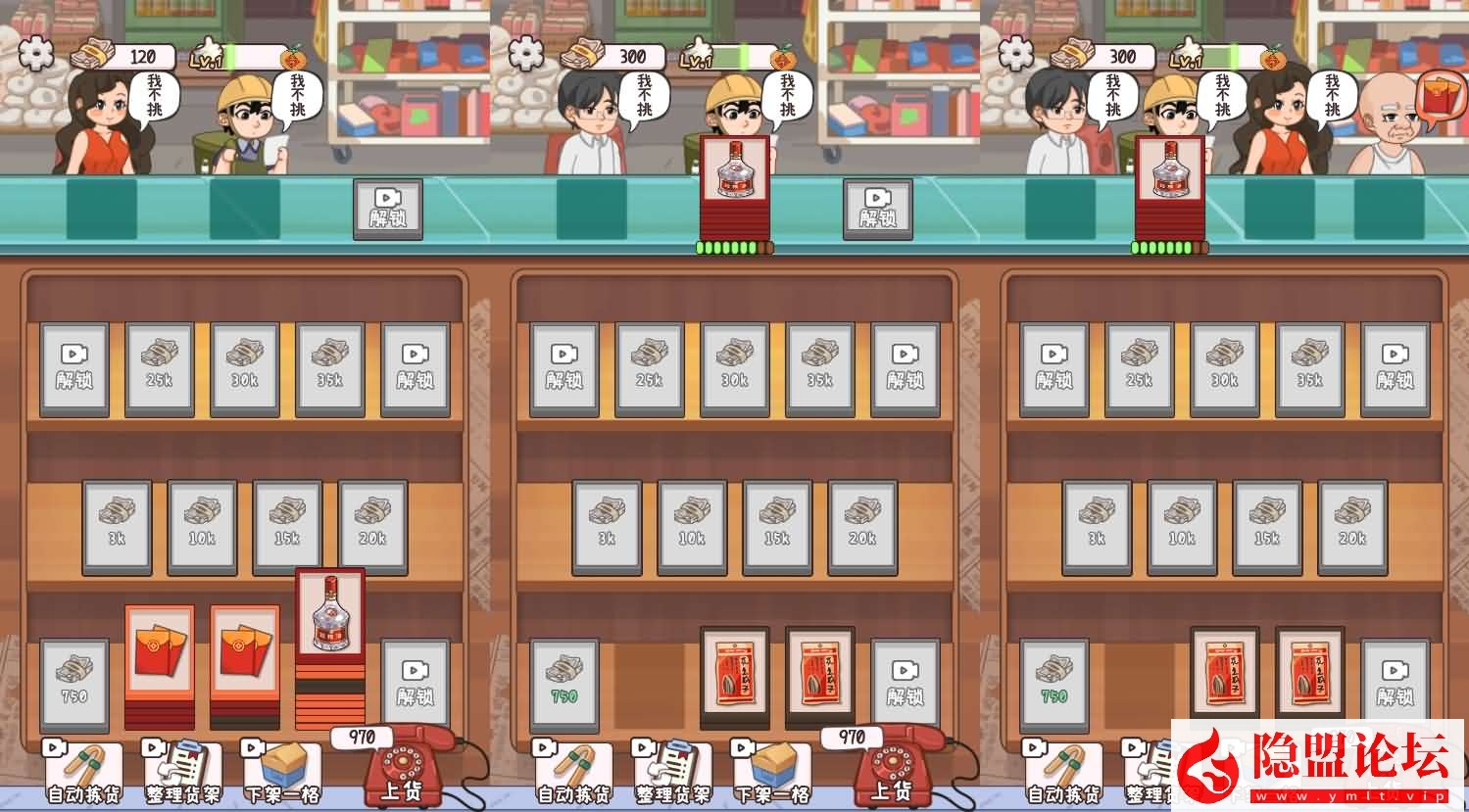Tap the 750 shelf slot in the middle panel
1469x812 pixels.
pyautogui.click(x=563, y=681)
